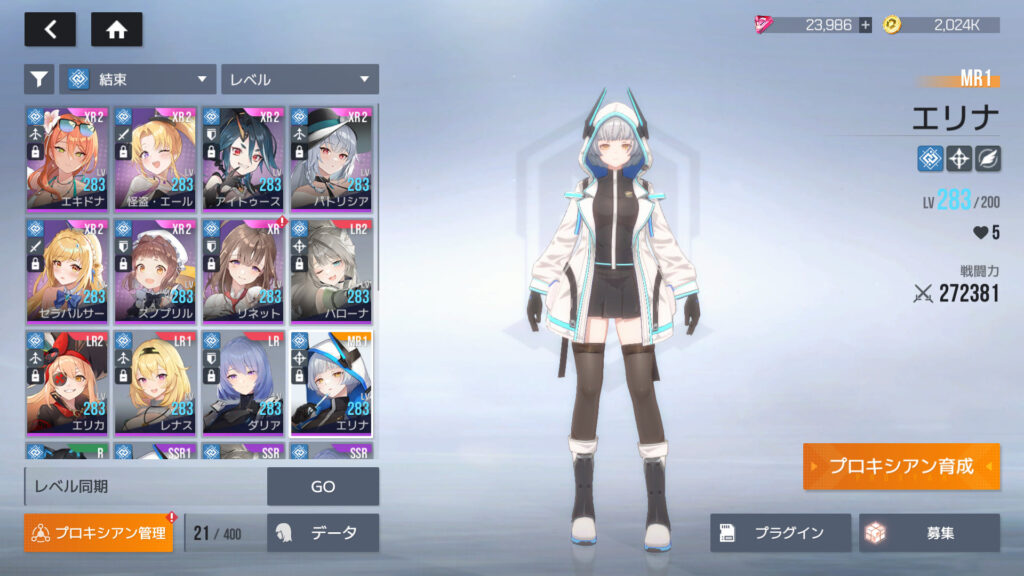Choose the リネット character card
This screenshot has height=576, width=1024.
pos(244,270)
